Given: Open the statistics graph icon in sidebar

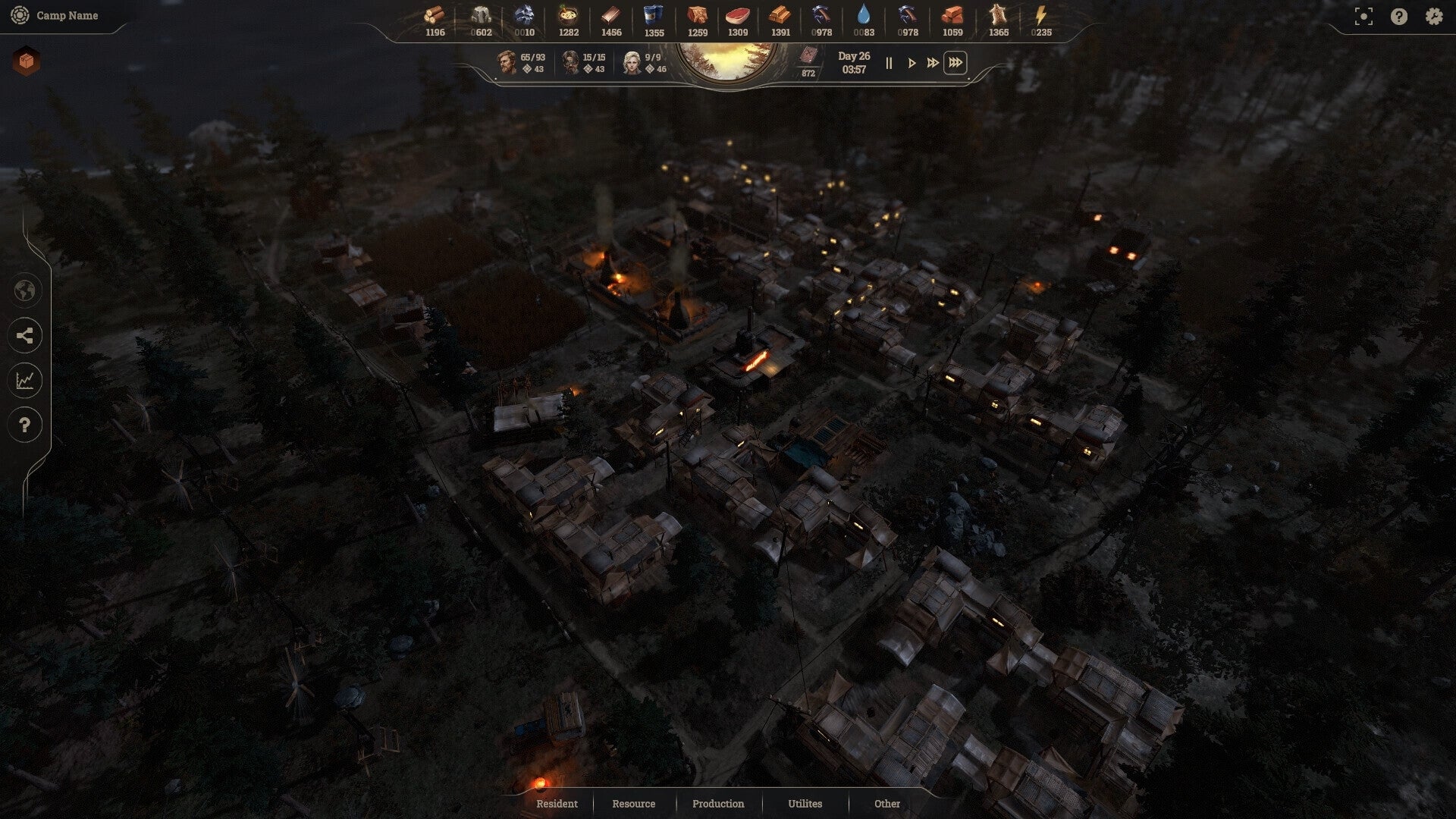Looking at the screenshot, I should pyautogui.click(x=25, y=381).
